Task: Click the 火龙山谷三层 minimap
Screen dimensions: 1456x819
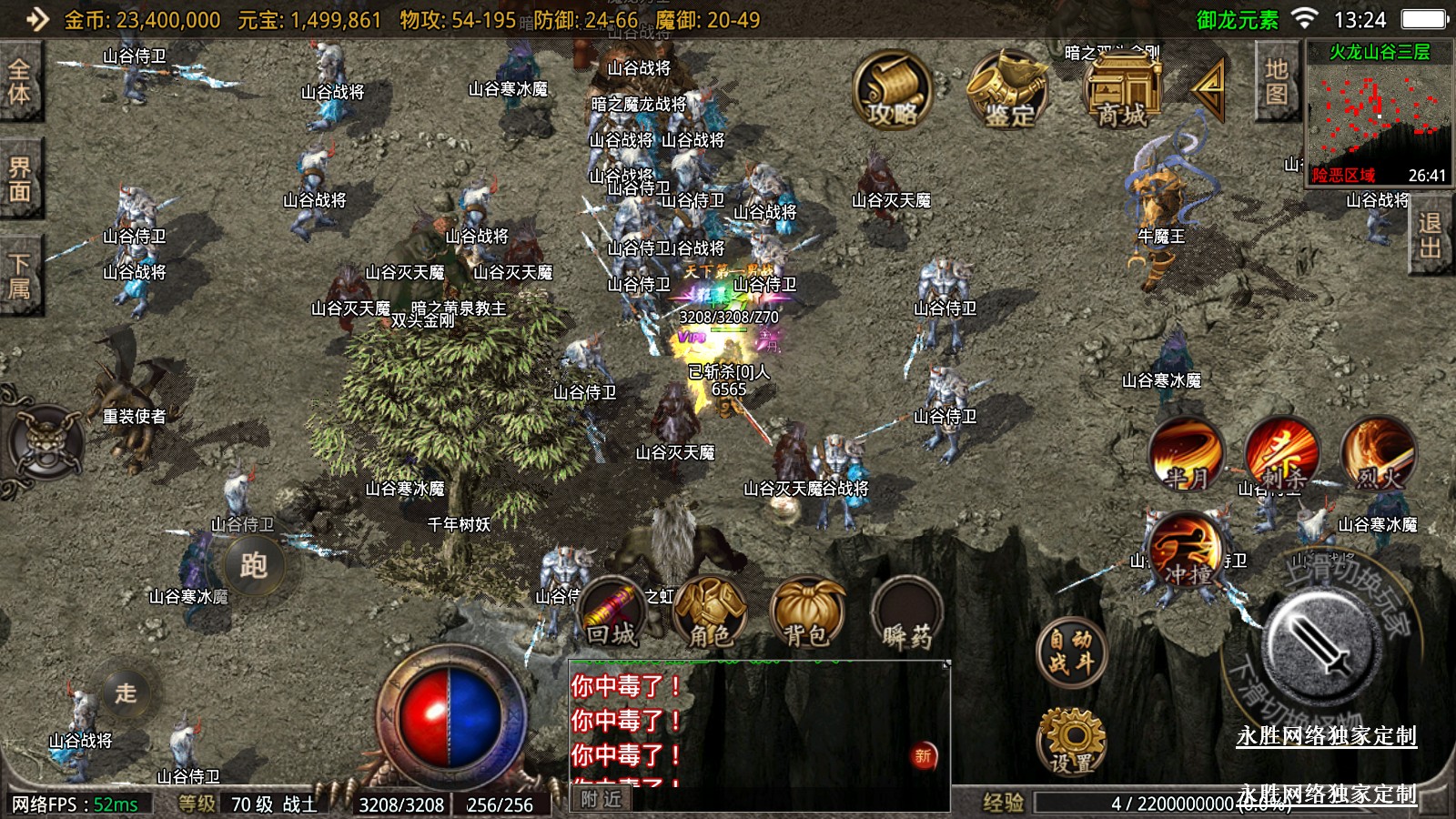Action: (x=1378, y=113)
